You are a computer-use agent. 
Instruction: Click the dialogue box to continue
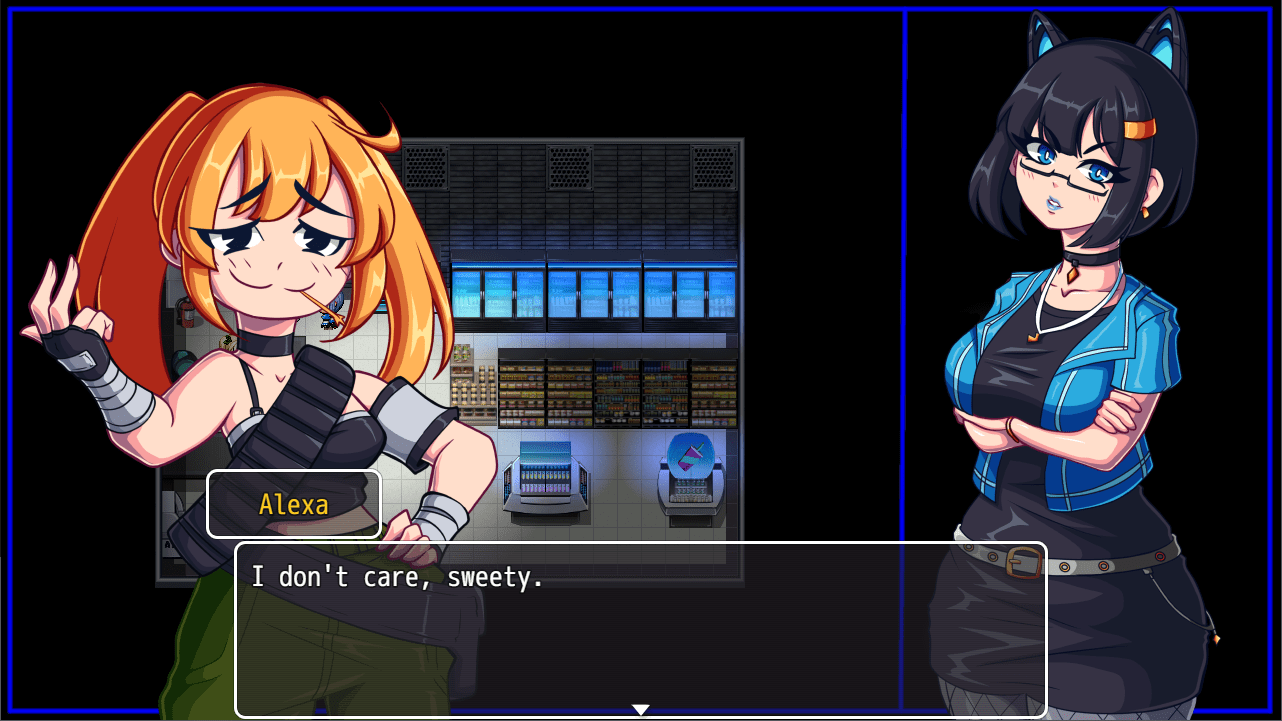tap(640, 629)
